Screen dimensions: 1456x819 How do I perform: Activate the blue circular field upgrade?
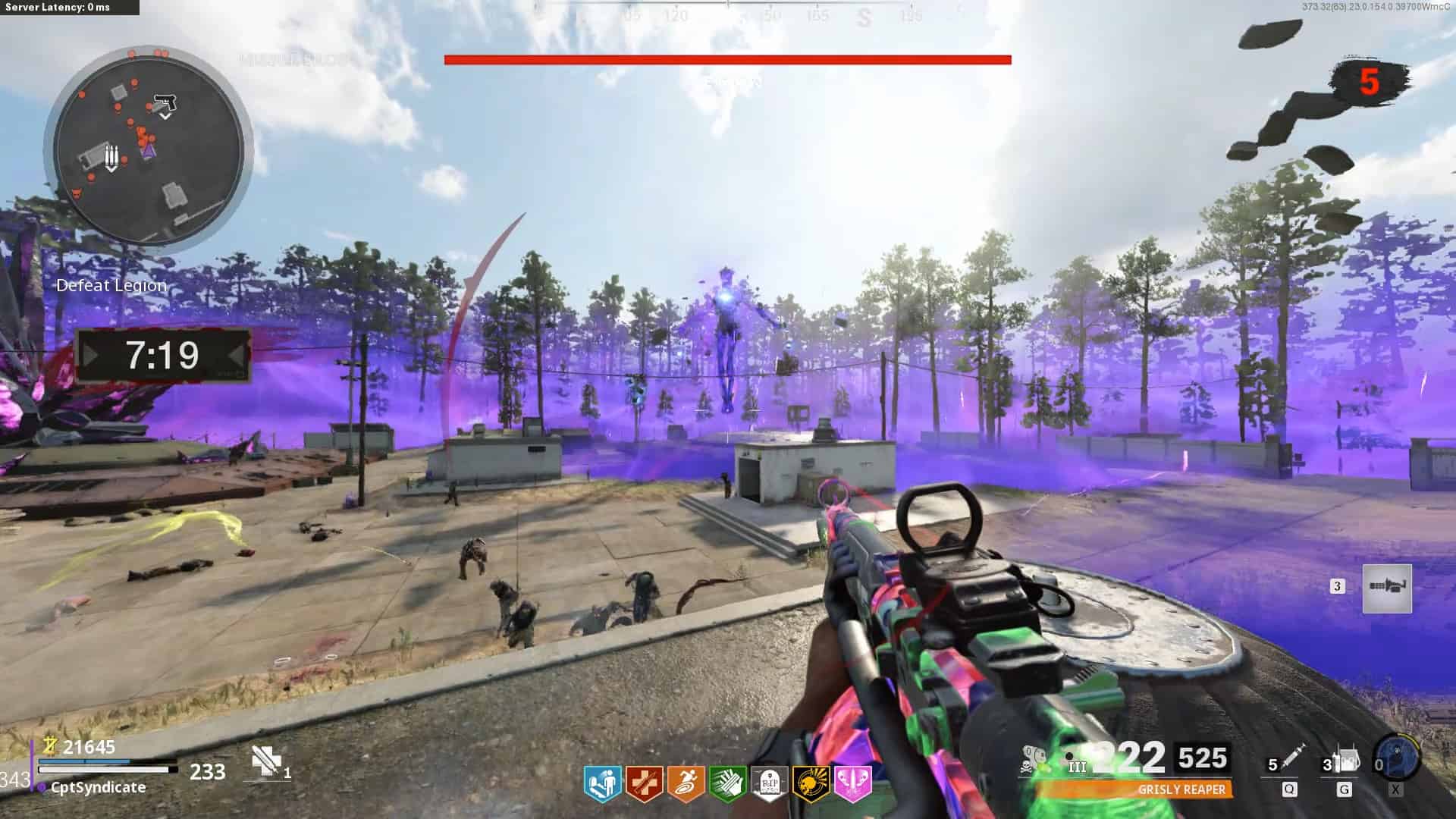pyautogui.click(x=1397, y=758)
